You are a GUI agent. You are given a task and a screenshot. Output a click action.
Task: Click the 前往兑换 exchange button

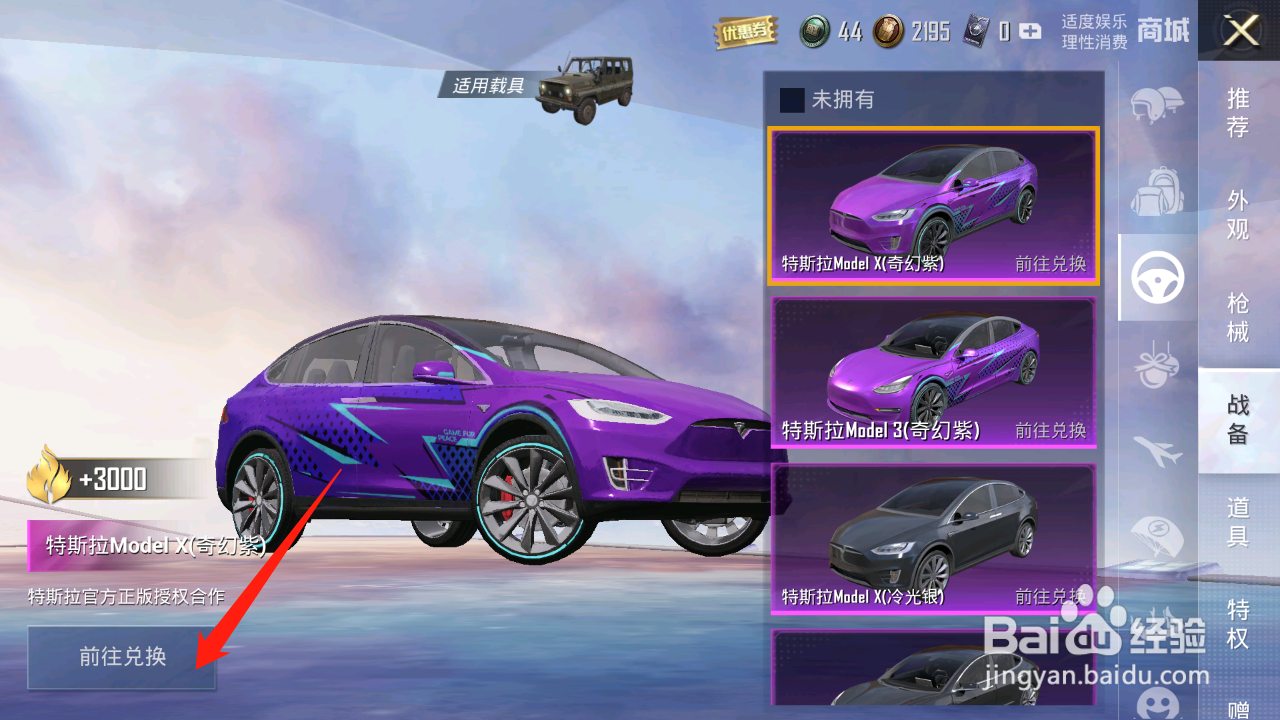click(122, 657)
